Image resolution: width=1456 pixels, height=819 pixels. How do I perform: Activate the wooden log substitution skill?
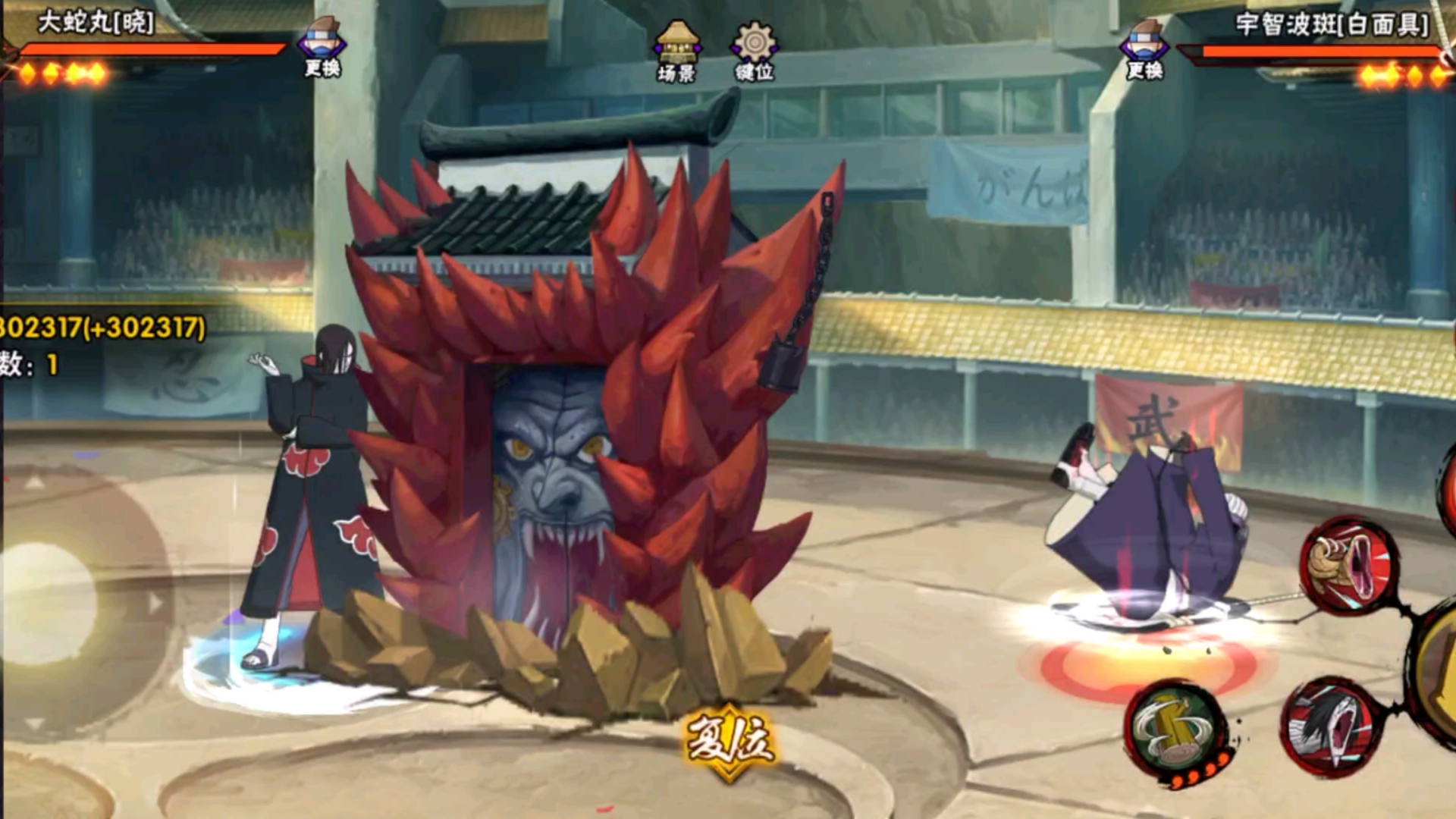coord(1175,730)
